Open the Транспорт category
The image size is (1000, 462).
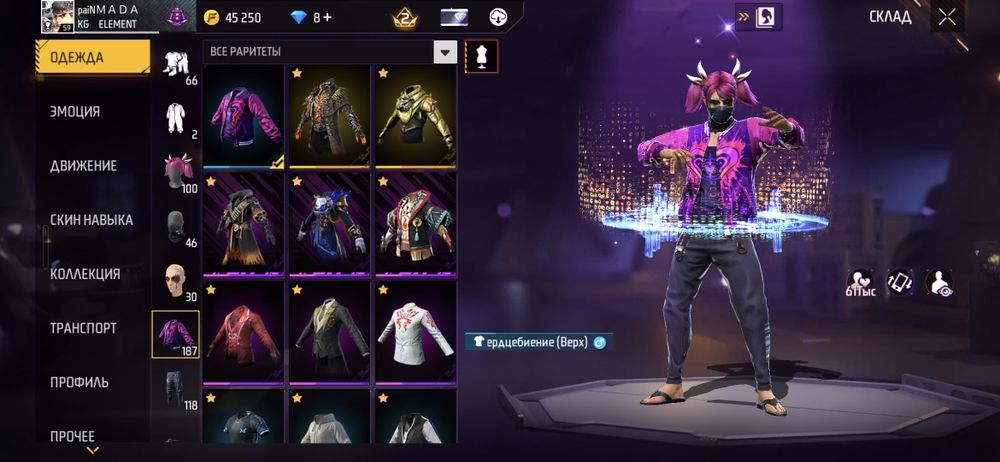83,328
